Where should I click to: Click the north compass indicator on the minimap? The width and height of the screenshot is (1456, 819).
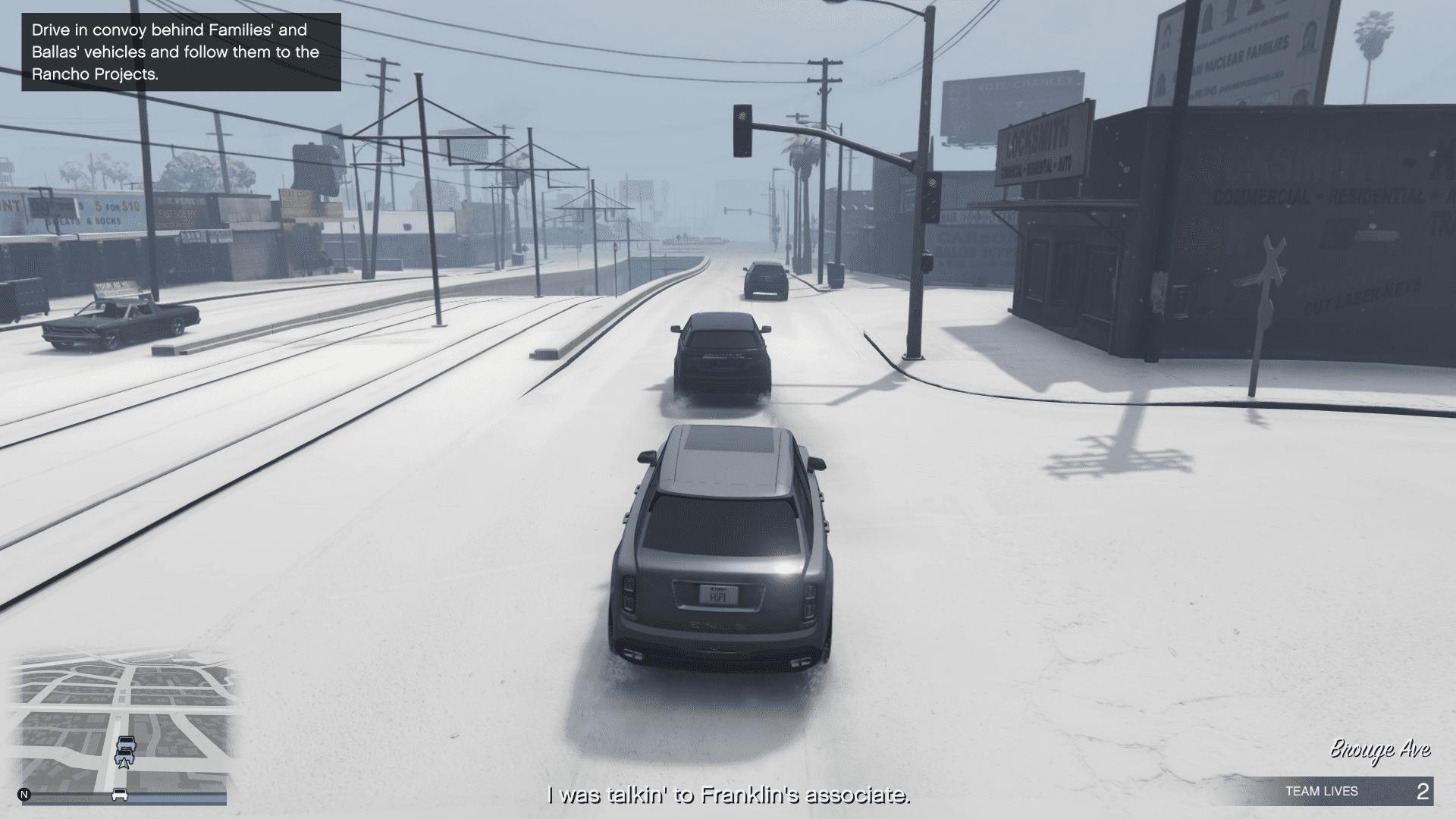[24, 795]
